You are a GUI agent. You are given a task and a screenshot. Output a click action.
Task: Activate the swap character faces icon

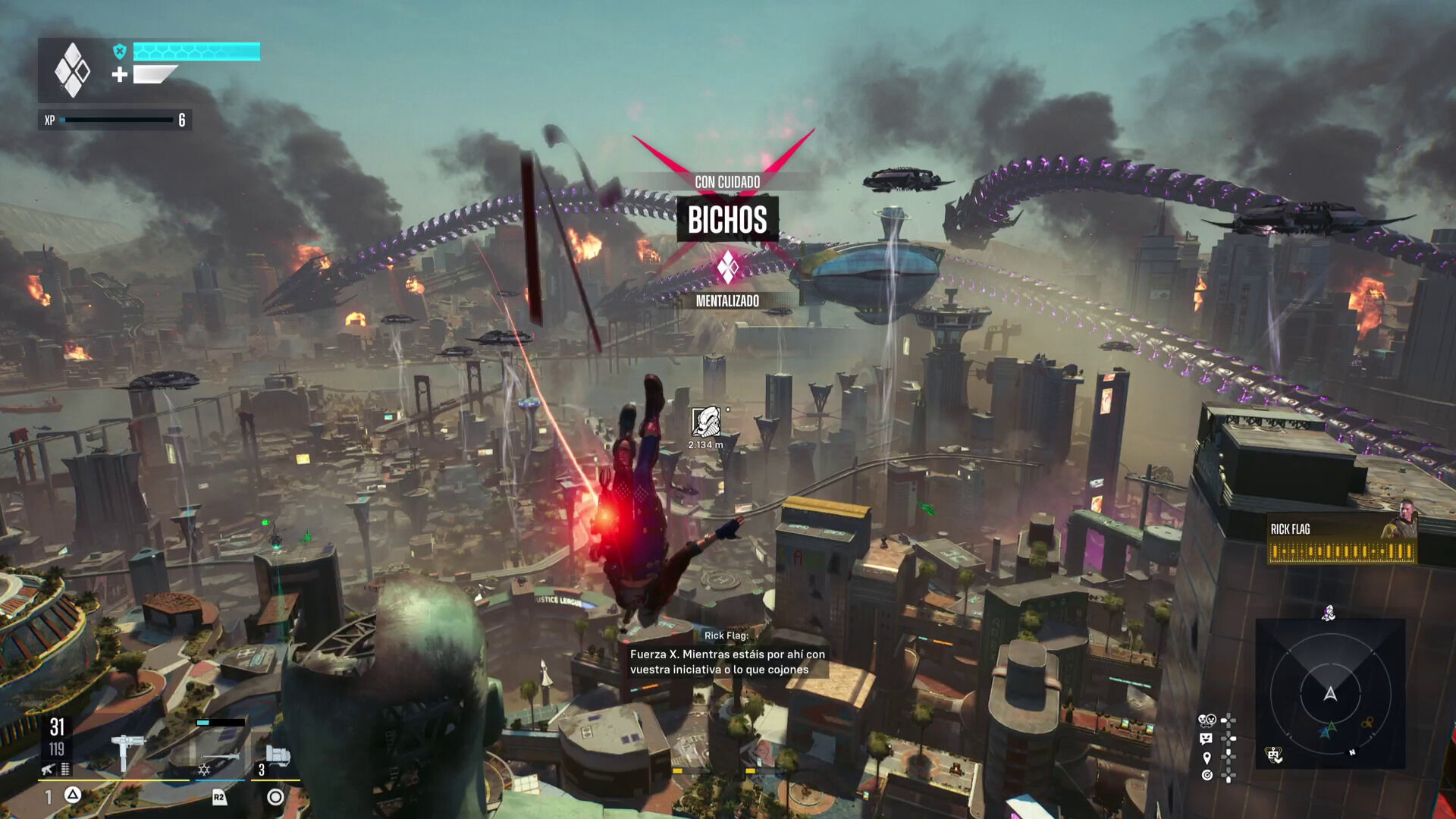tap(1207, 720)
